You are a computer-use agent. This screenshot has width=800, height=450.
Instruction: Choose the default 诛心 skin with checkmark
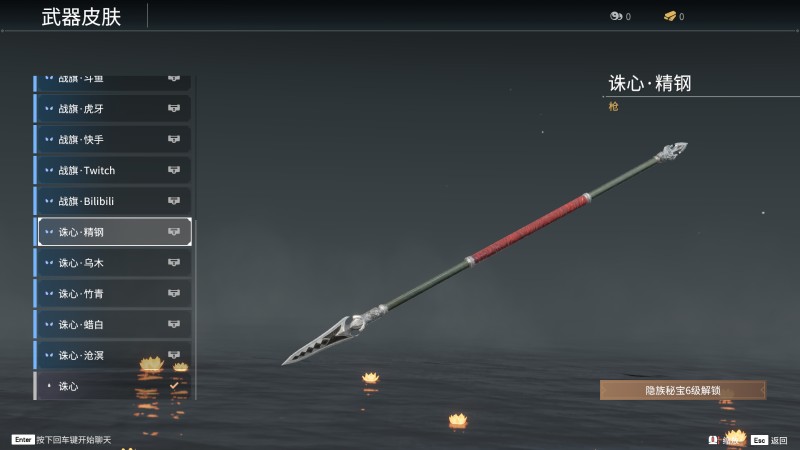tap(113, 386)
